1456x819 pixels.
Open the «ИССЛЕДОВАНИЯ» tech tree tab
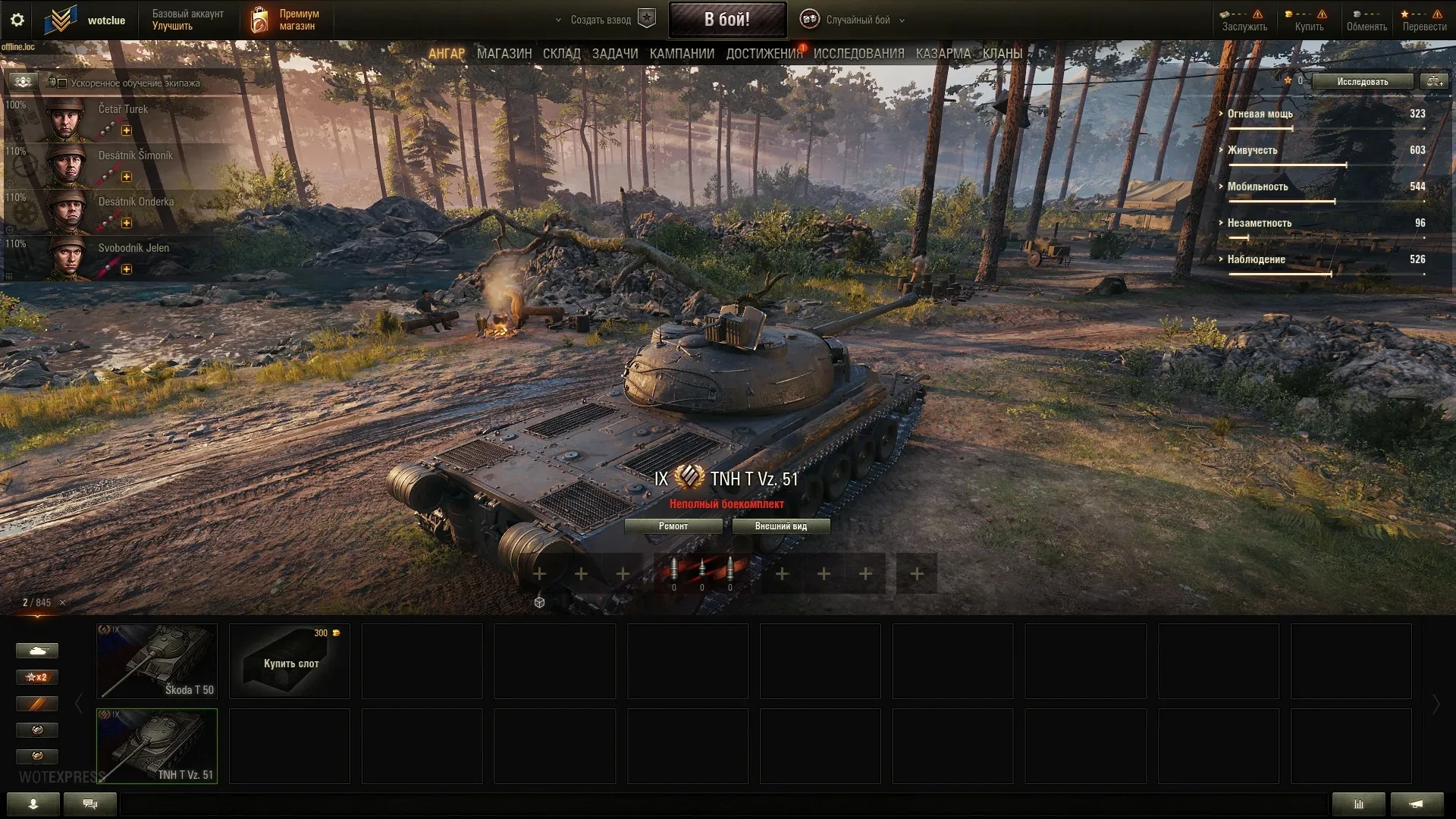click(x=858, y=54)
